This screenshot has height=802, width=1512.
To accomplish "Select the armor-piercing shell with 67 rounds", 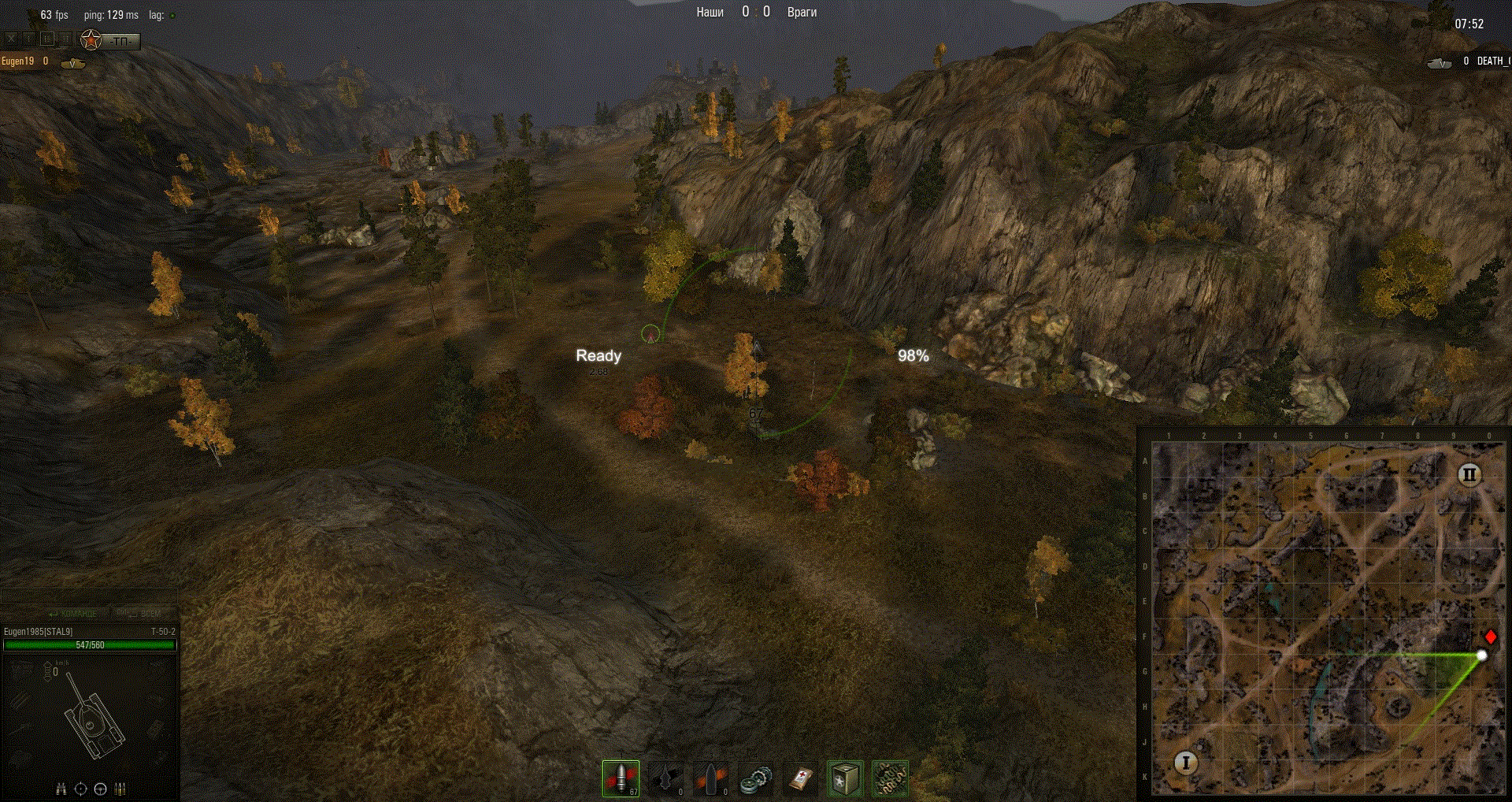I will pos(621,778).
